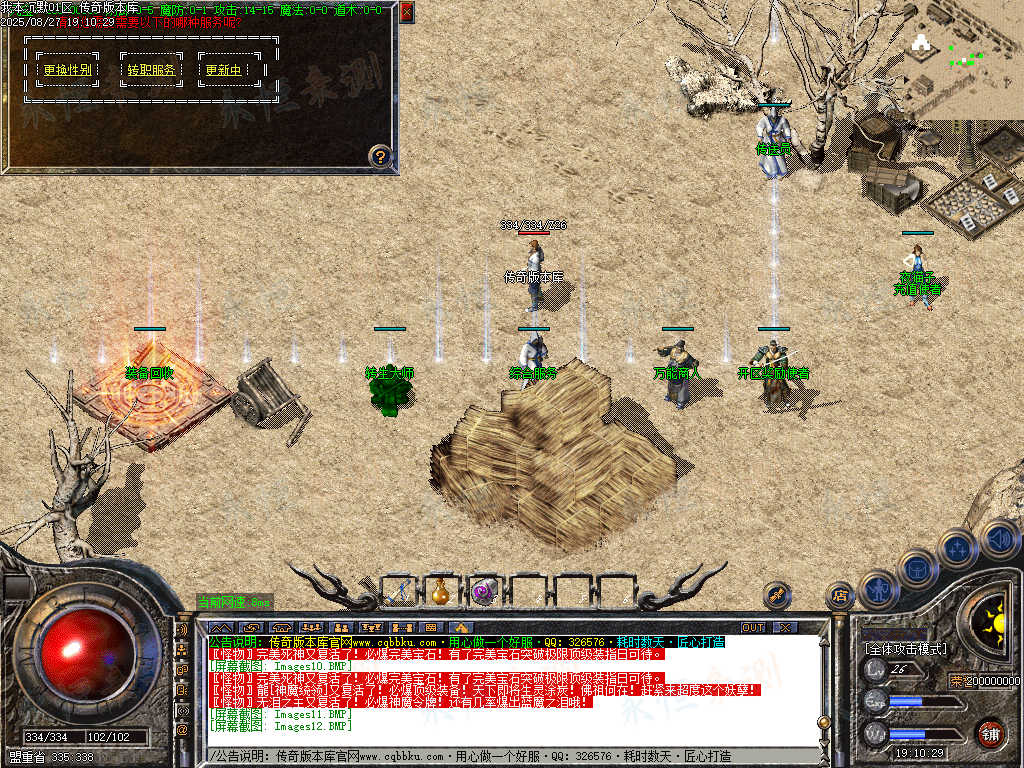Switch the 全体攻击模式 attack mode label
The width and height of the screenshot is (1024, 768).
905,649
